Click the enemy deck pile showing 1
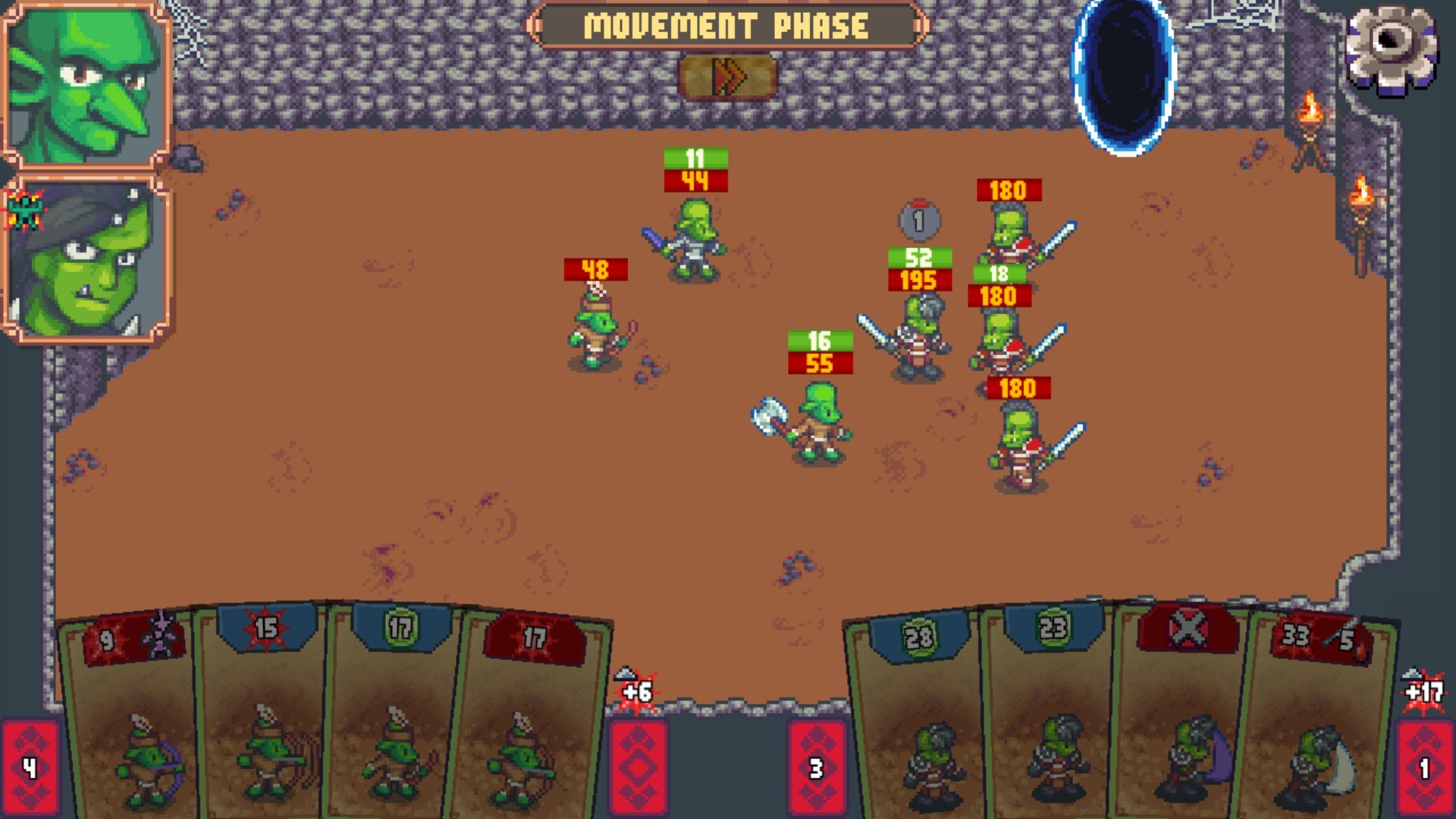The height and width of the screenshot is (819, 1456). (1425, 766)
